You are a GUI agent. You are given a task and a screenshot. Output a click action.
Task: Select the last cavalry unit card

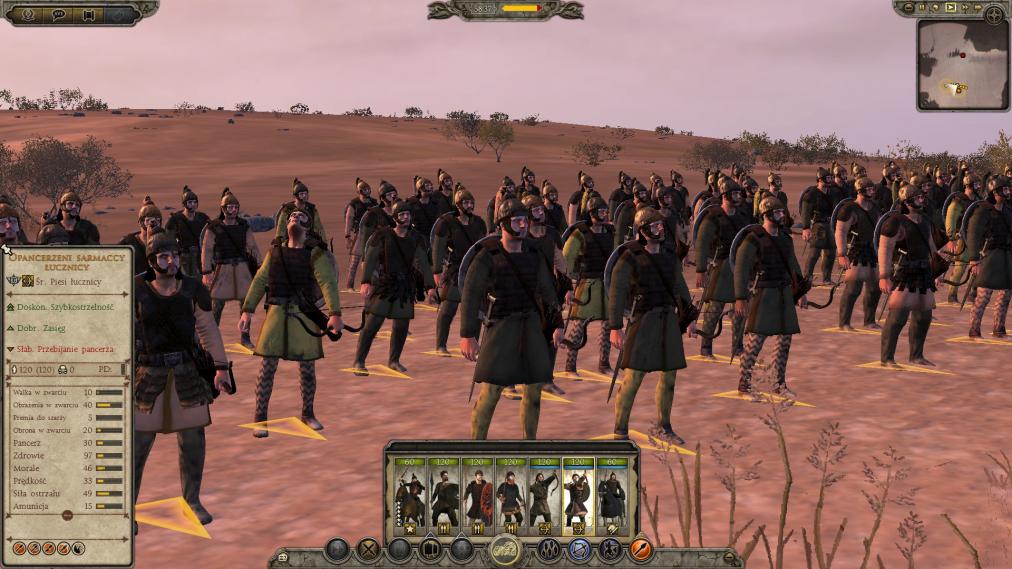point(612,497)
